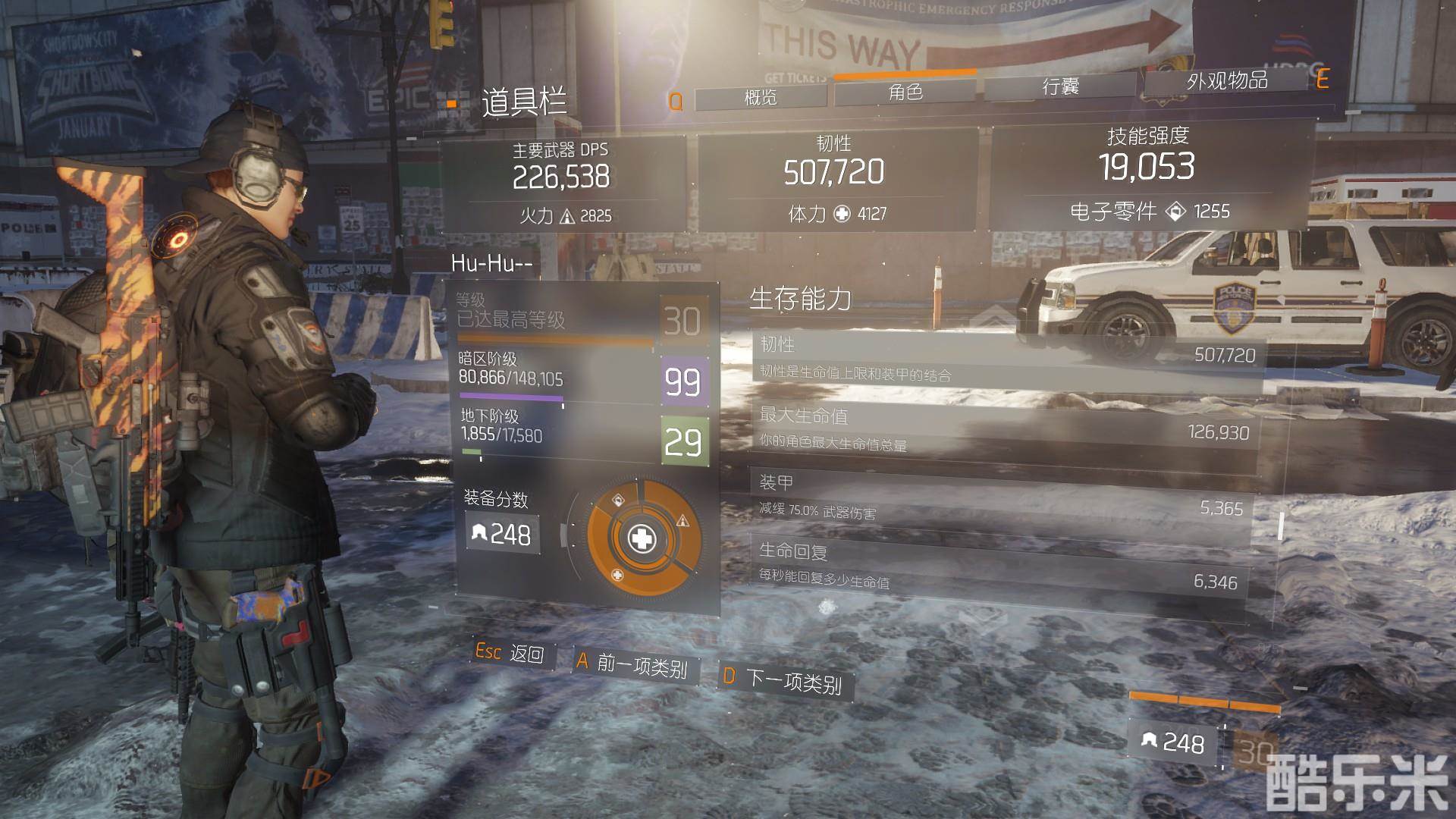Open the 装备分数 gear score 248 box

pyautogui.click(x=503, y=534)
